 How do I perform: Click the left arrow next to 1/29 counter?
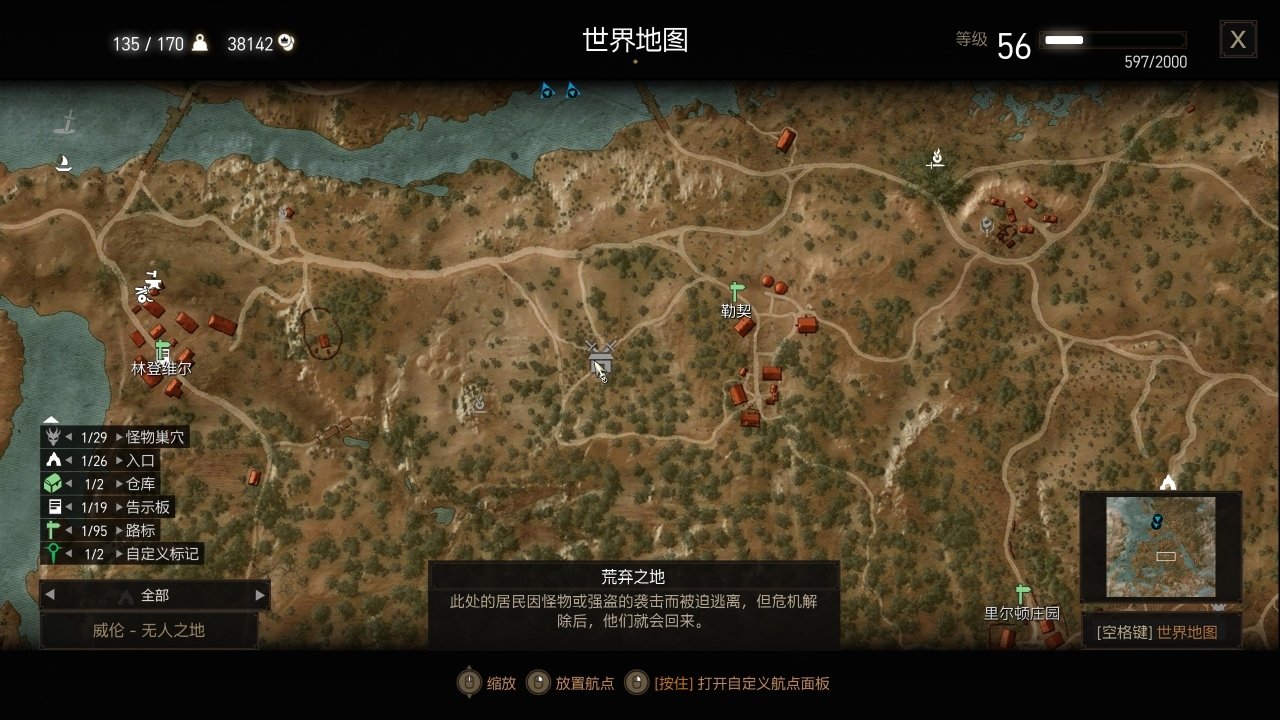click(x=68, y=436)
